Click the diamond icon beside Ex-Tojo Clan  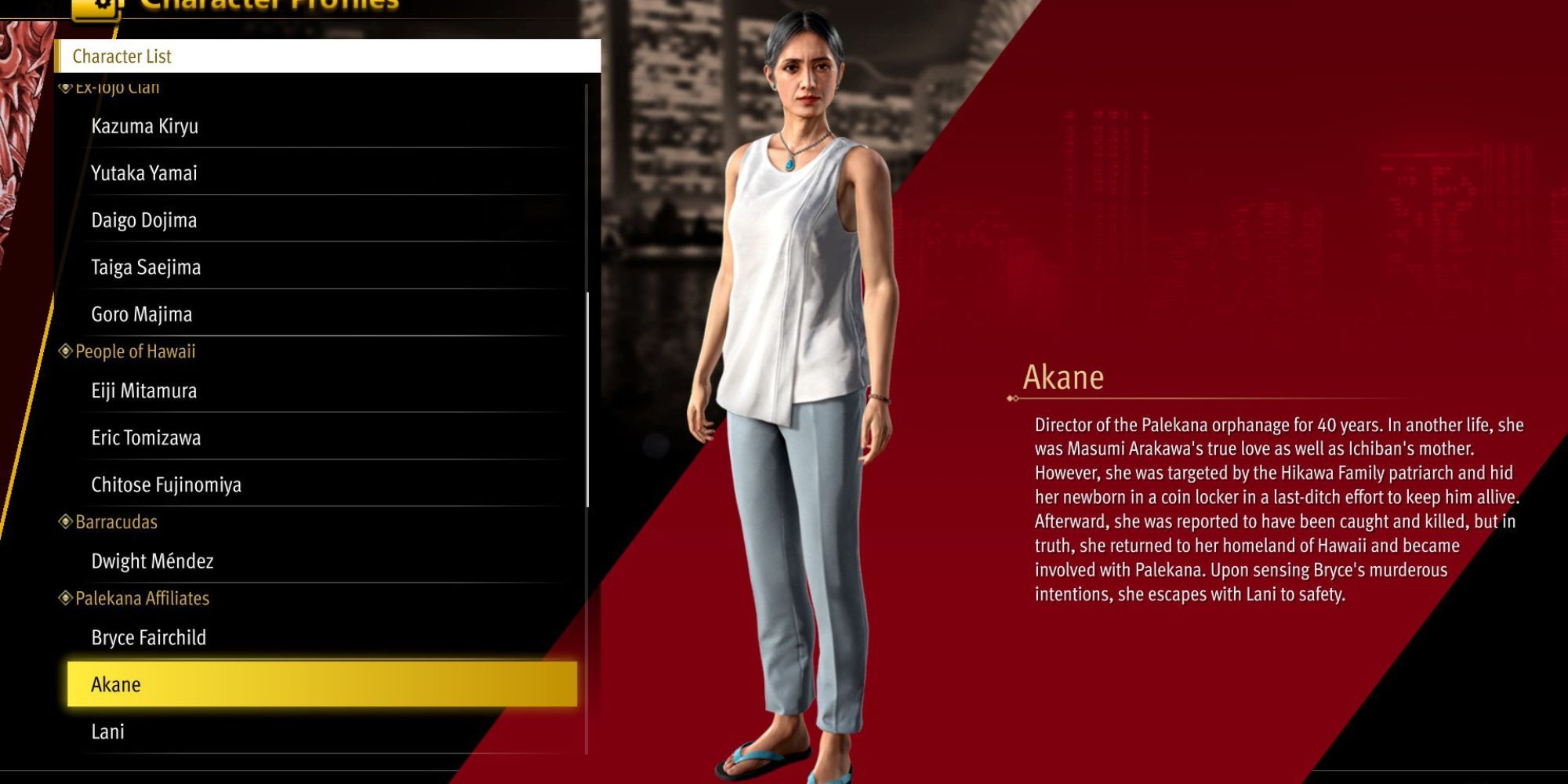click(x=66, y=86)
